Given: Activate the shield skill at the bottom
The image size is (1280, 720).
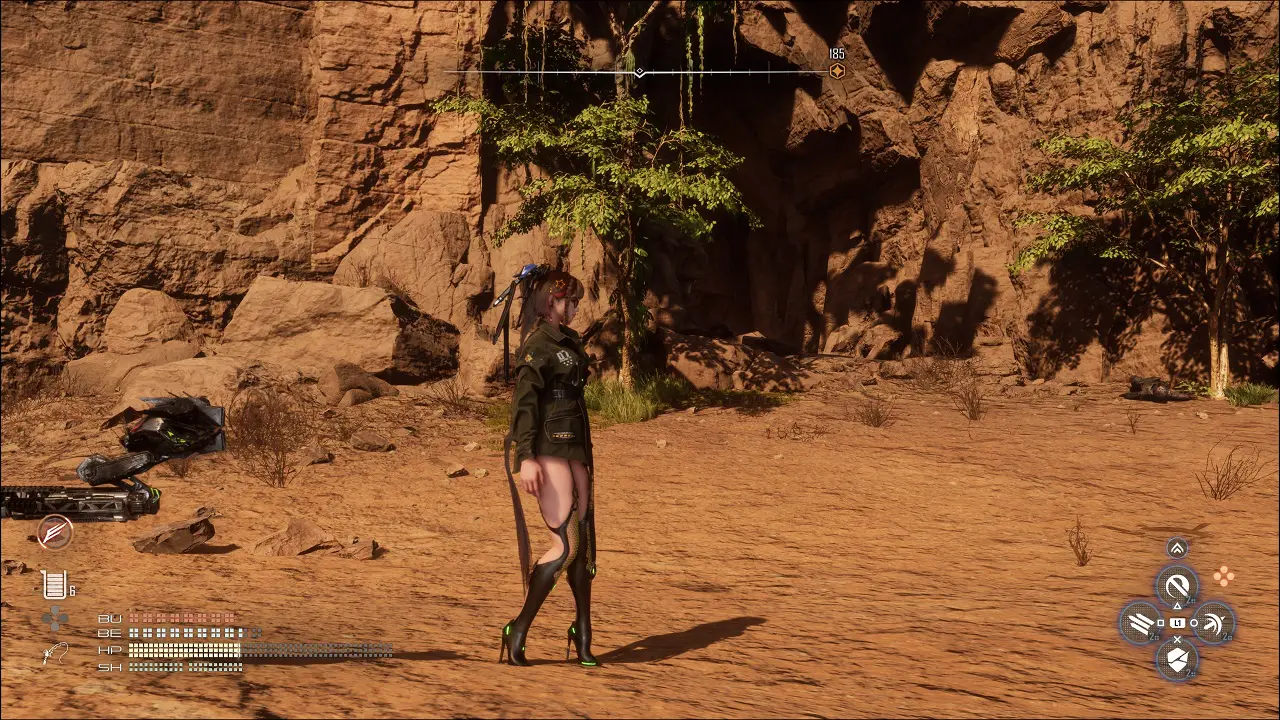Looking at the screenshot, I should click(1177, 661).
